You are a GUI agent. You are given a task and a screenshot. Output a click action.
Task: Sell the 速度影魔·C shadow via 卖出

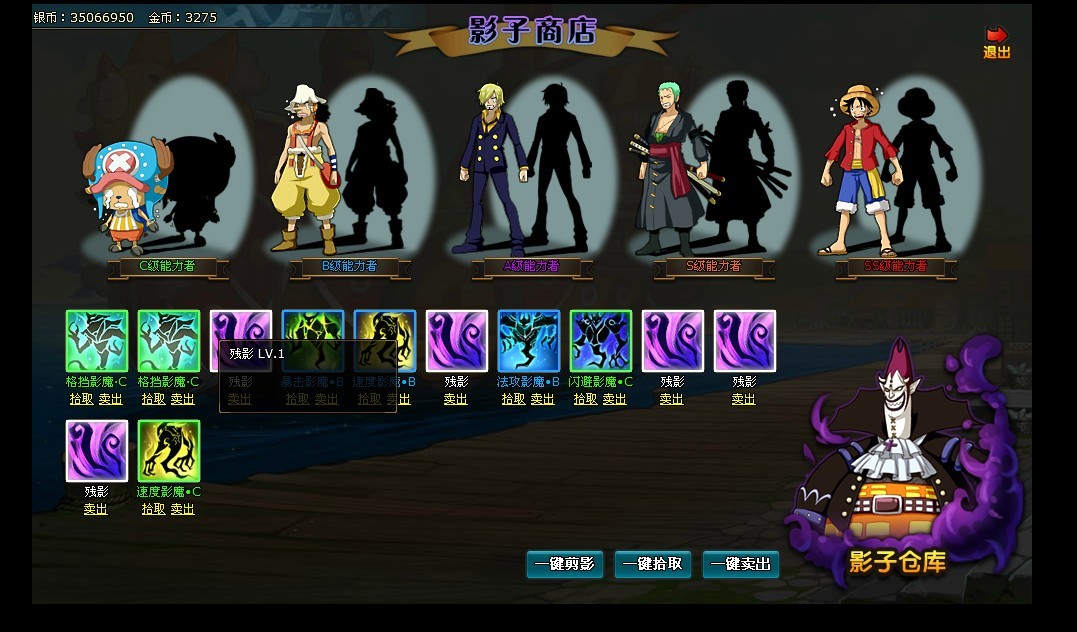183,509
